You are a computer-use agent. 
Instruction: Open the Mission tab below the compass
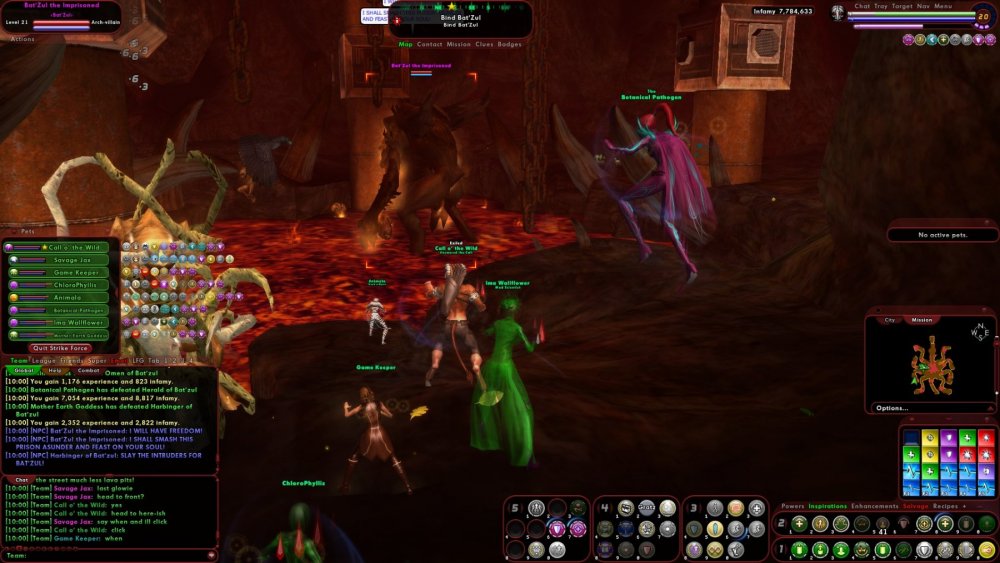pos(921,320)
